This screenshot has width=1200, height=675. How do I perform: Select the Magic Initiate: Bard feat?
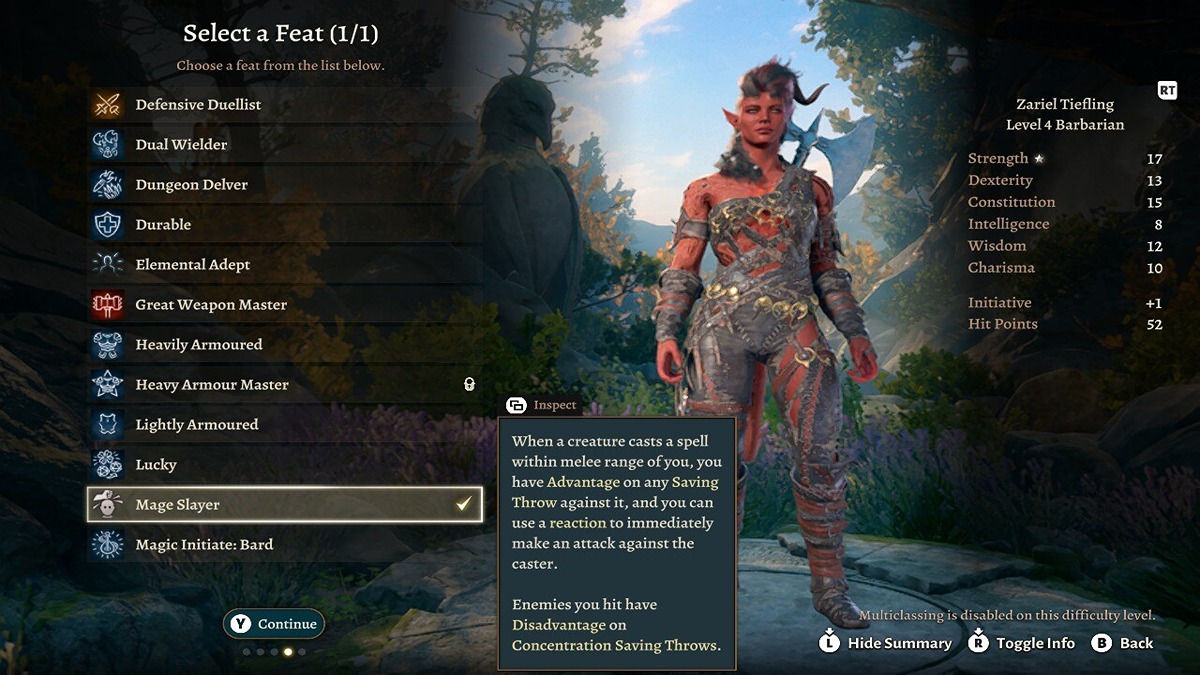pos(204,545)
